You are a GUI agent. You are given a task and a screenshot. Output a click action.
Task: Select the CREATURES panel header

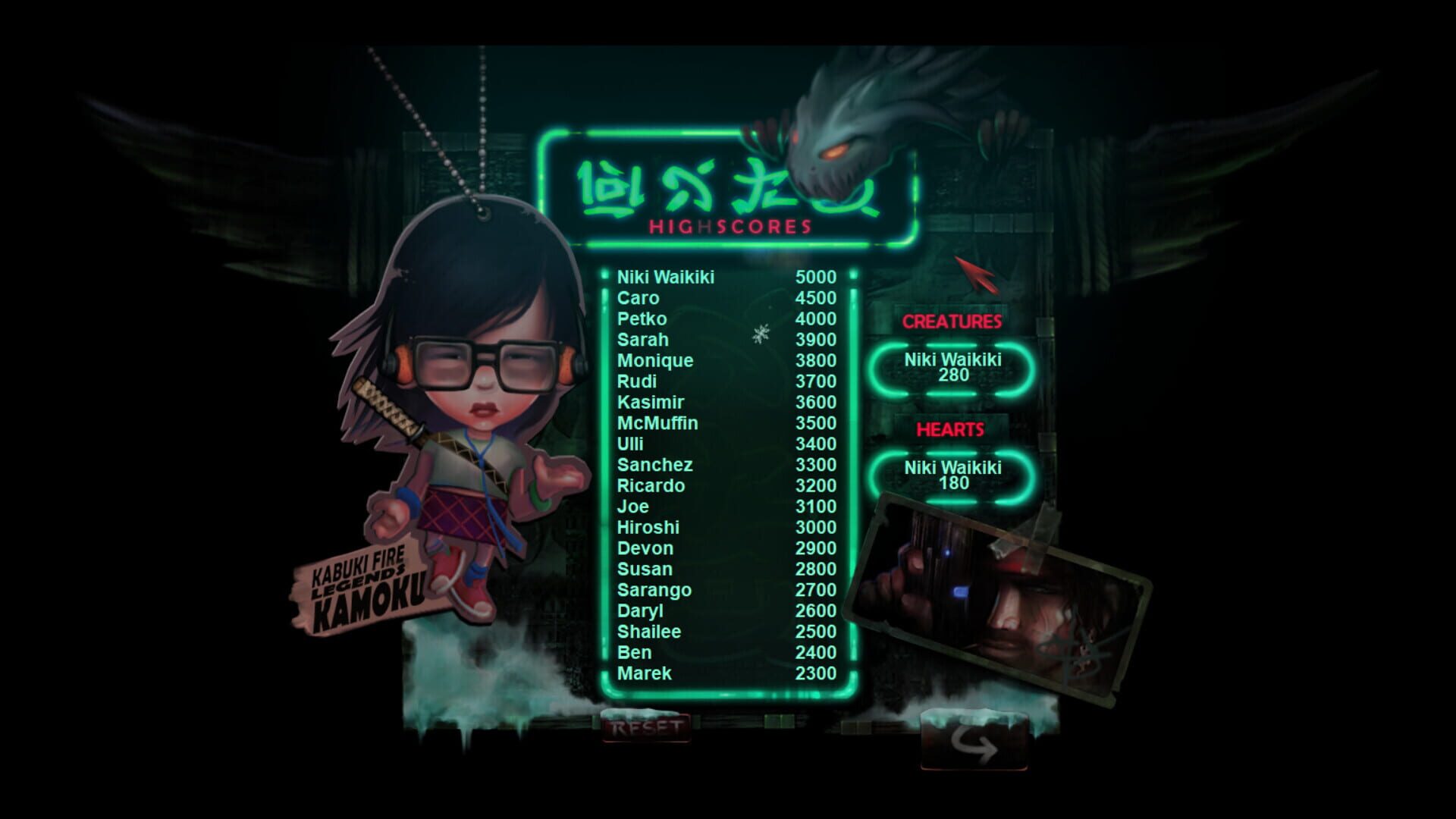(x=950, y=320)
